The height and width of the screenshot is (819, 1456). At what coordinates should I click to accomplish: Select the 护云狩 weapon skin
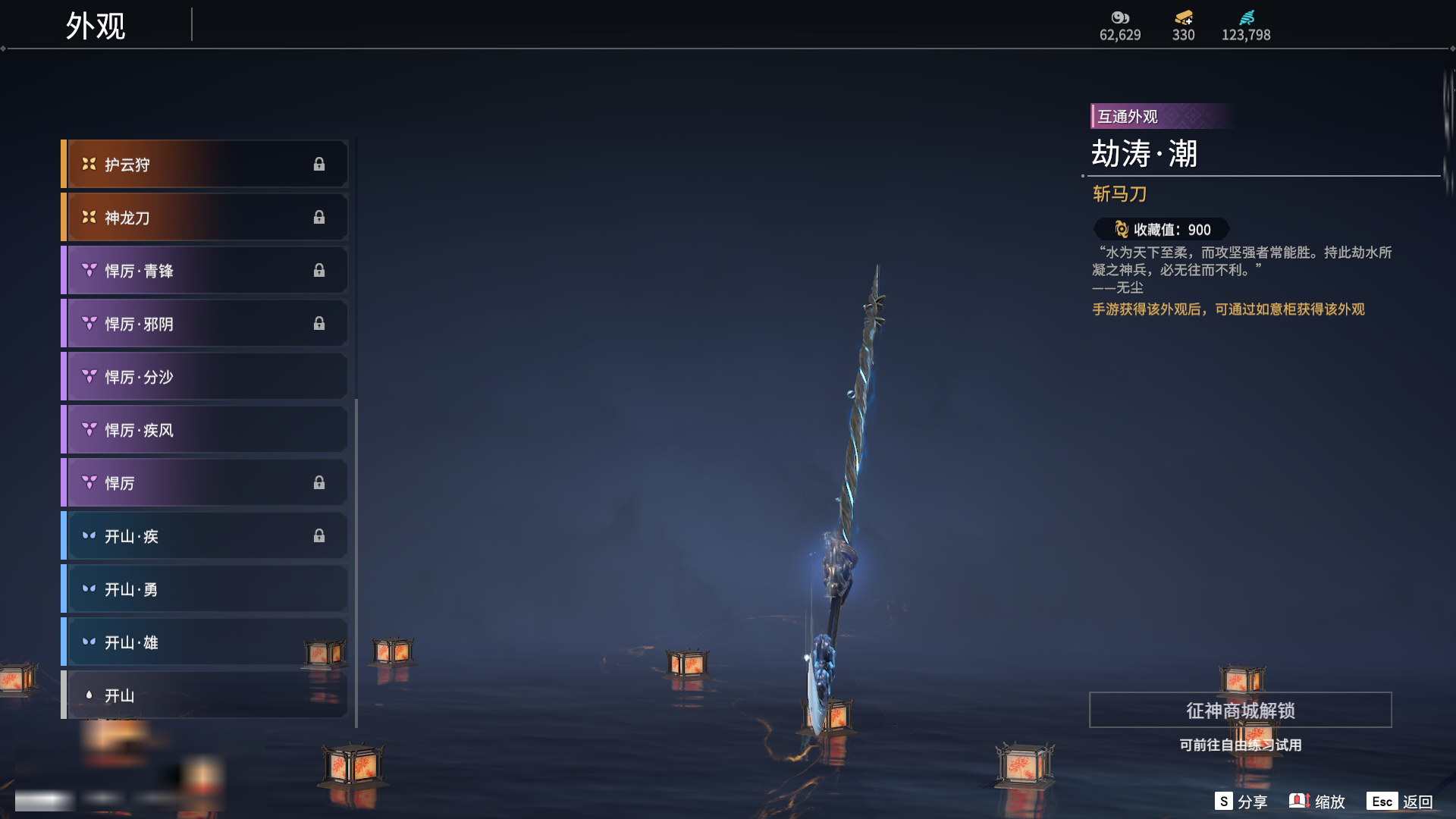[205, 165]
